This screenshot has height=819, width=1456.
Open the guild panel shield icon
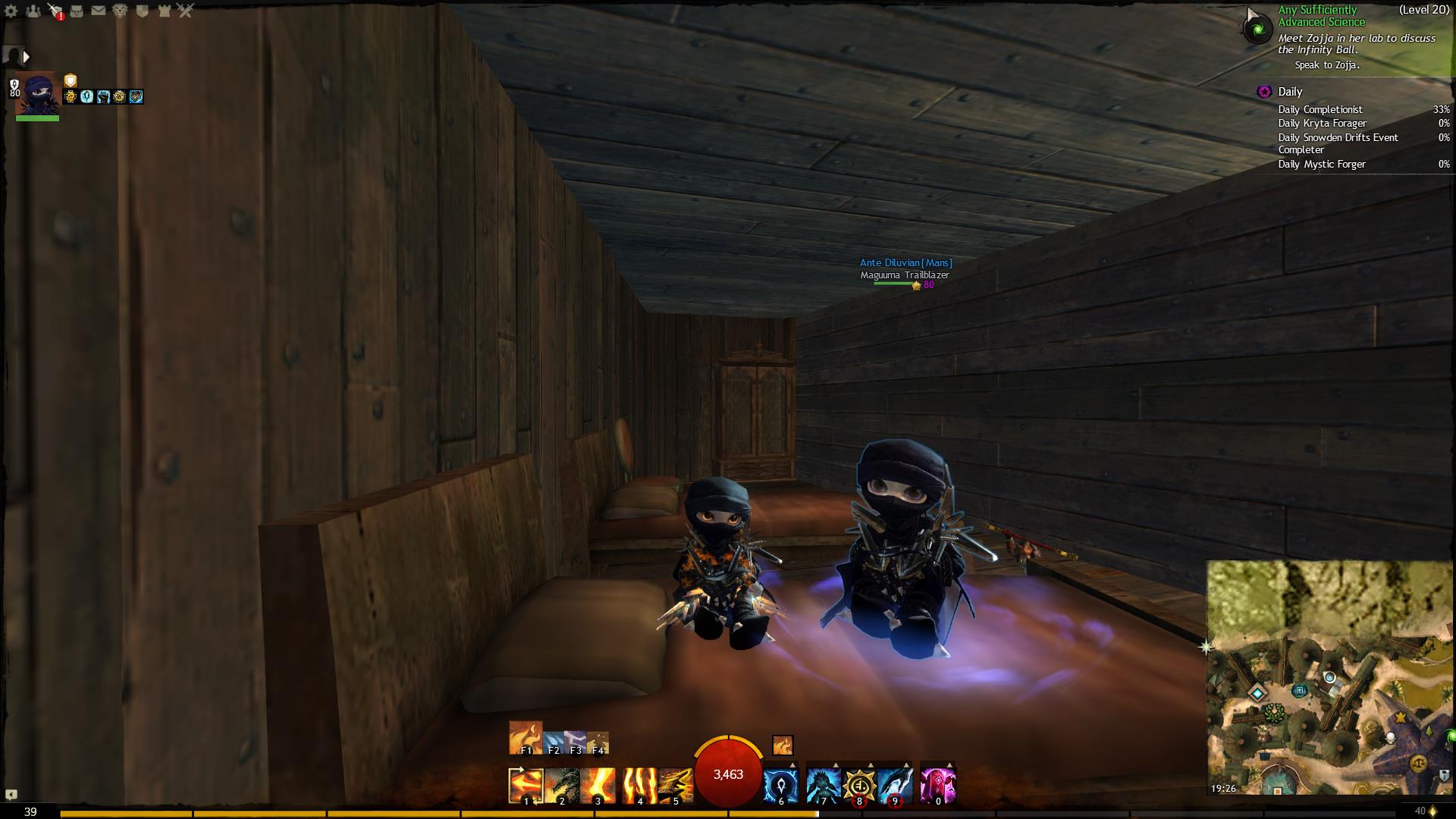click(x=142, y=11)
